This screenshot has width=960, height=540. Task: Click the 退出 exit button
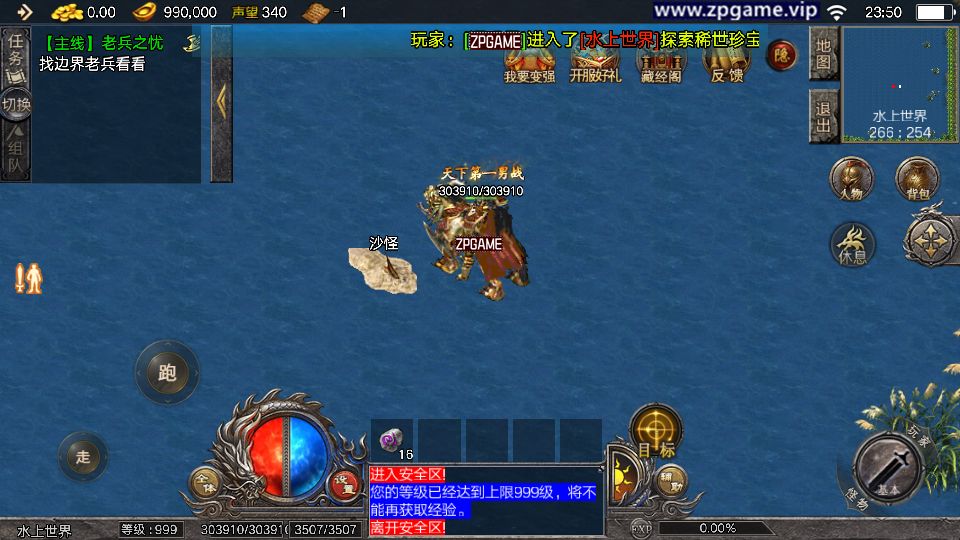pos(823,116)
